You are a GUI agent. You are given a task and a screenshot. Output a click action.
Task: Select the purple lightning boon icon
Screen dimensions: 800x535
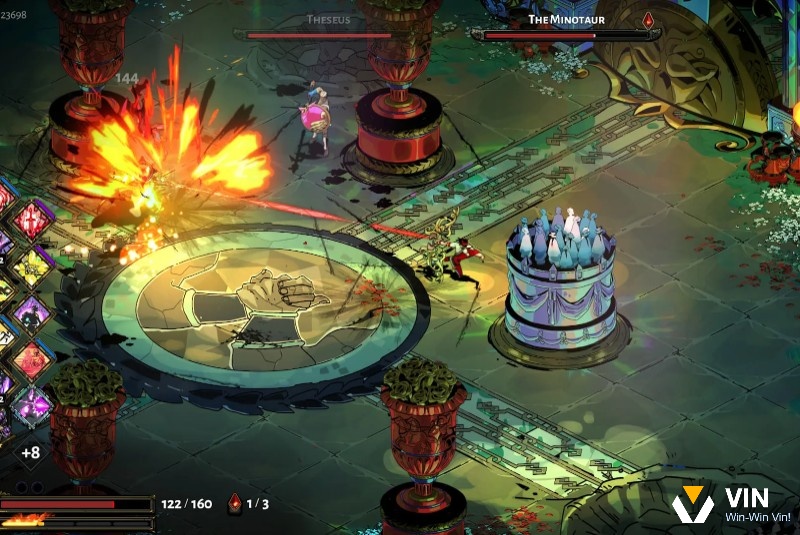pyautogui.click(x=32, y=406)
